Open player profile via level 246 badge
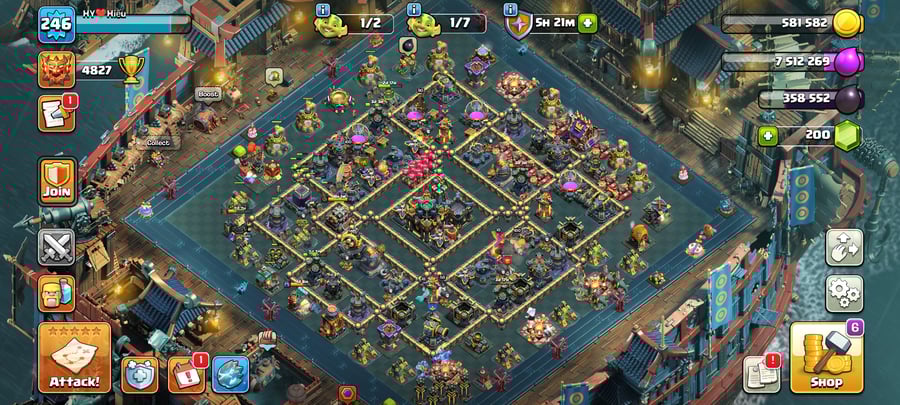The image size is (900, 405). (56, 25)
